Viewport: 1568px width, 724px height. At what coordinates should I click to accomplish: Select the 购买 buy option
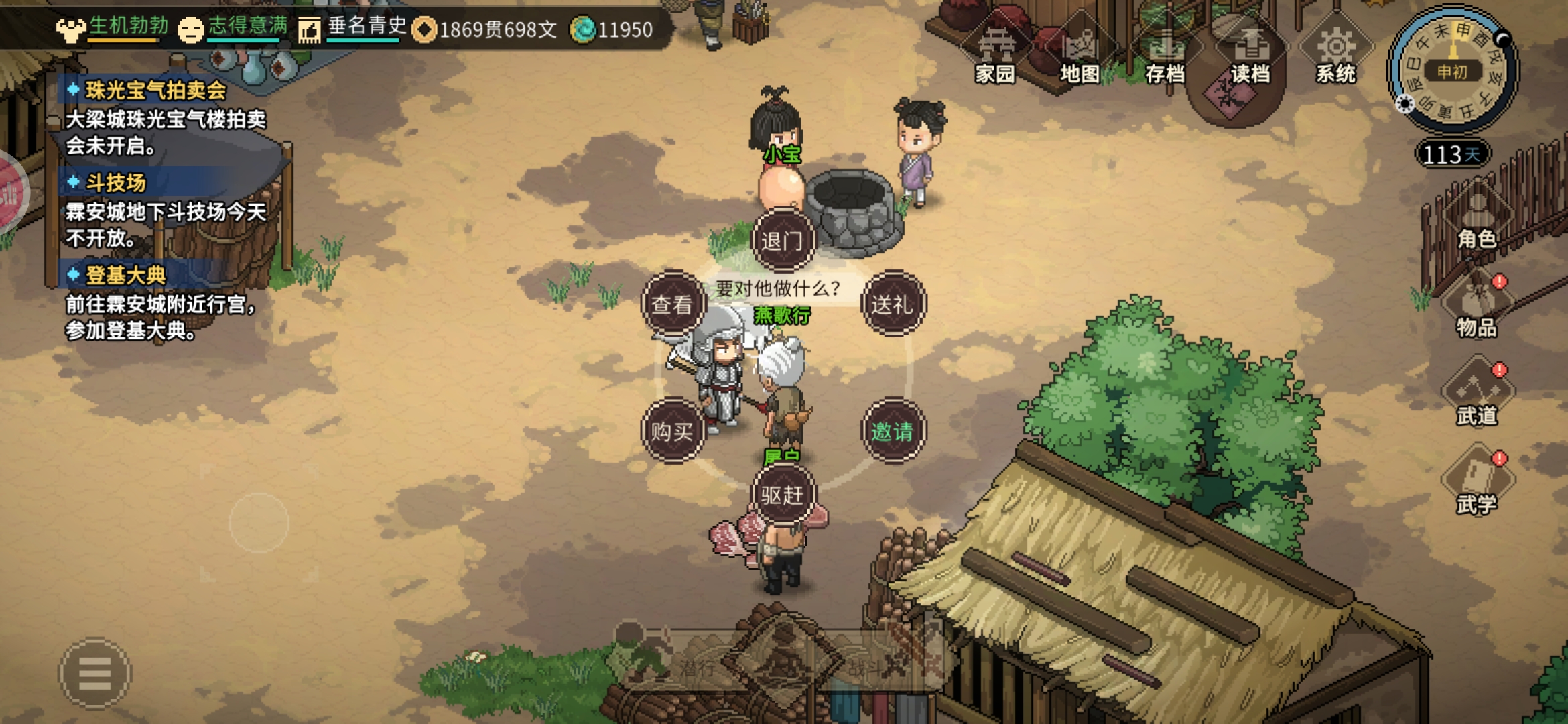click(x=673, y=431)
